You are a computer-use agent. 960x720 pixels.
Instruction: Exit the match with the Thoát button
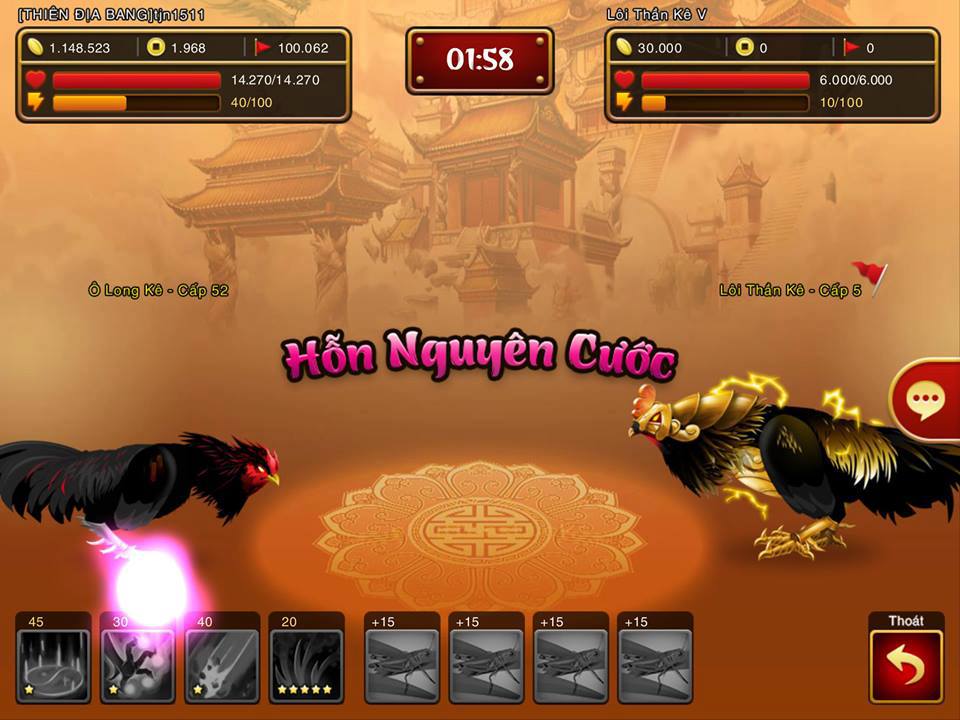[906, 666]
